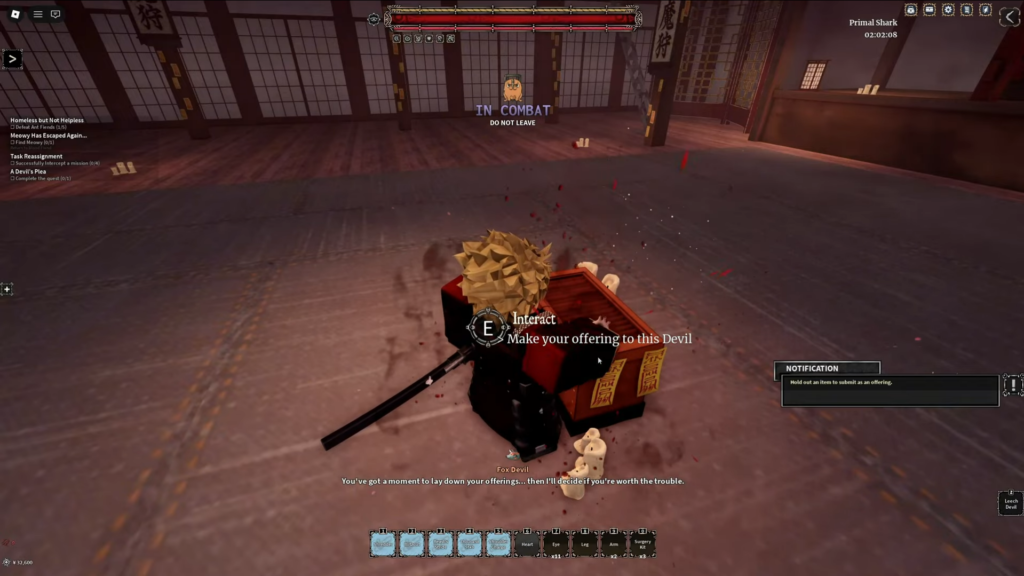Click the plus icon on left edge

click(7, 289)
